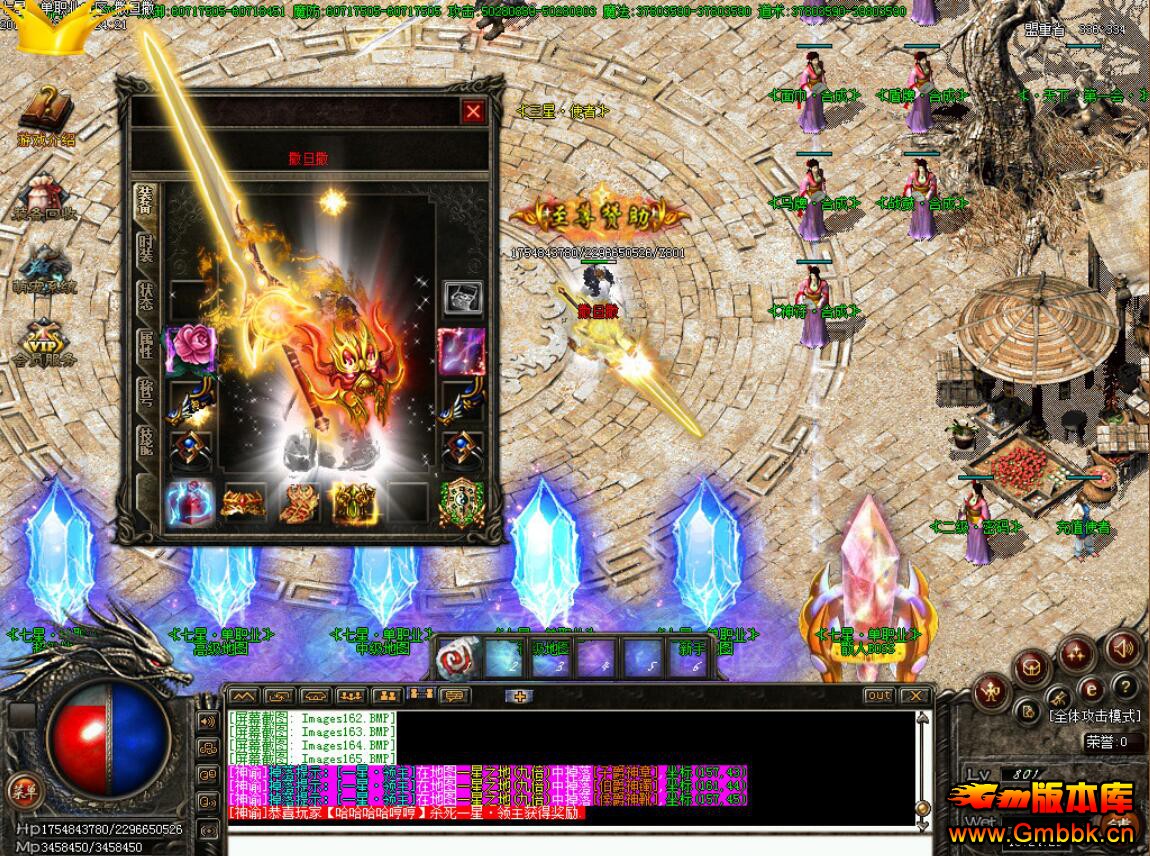Open the 状态 (status) tab

pyautogui.click(x=146, y=297)
